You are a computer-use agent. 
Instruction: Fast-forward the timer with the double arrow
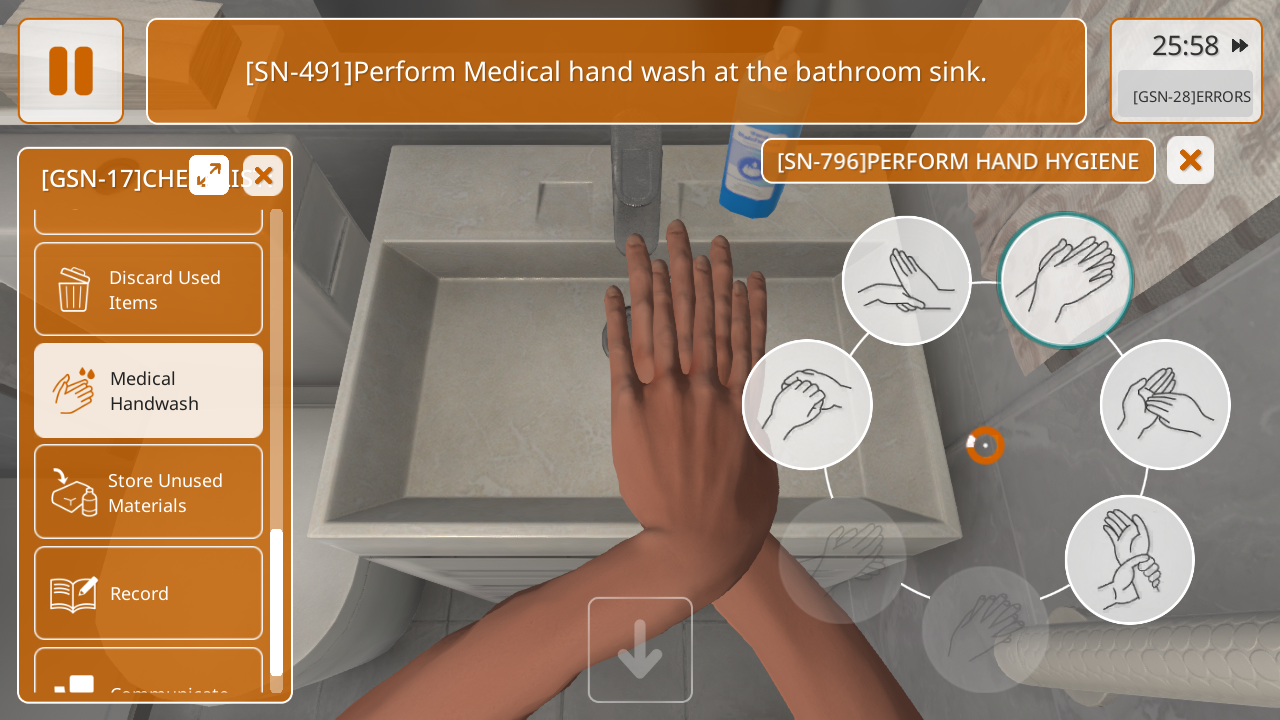[x=1240, y=45]
